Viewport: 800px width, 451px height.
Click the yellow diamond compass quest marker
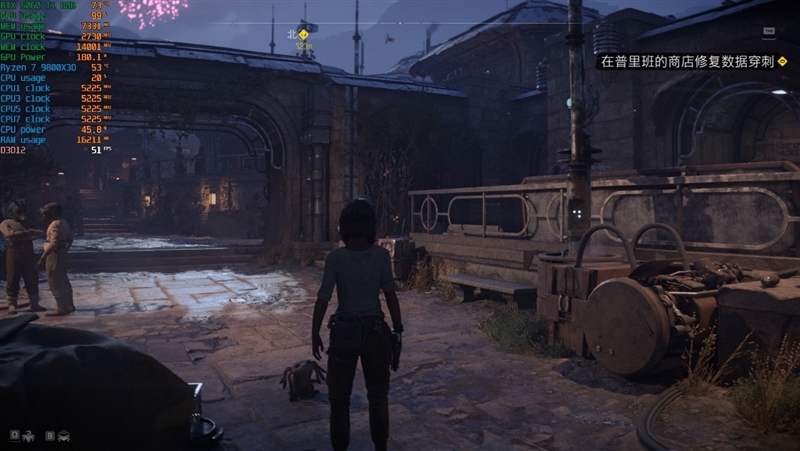click(304, 34)
